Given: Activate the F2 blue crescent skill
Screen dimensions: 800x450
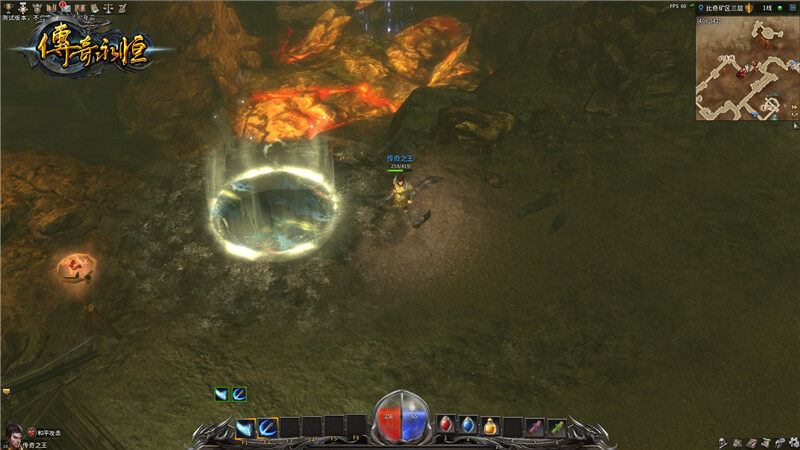Looking at the screenshot, I should coord(268,427).
